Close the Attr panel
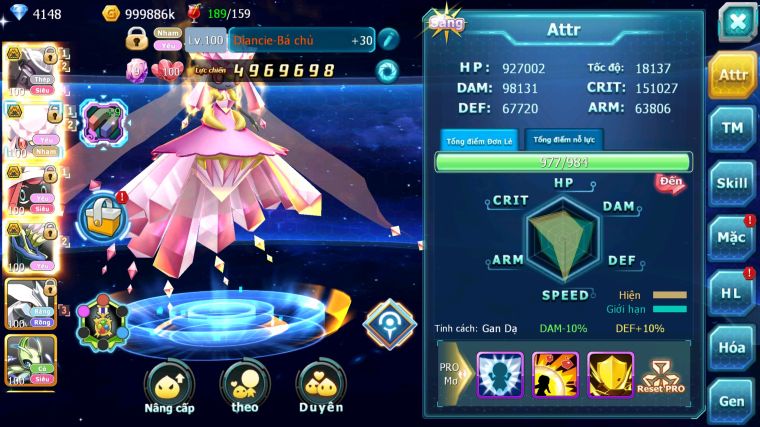 pos(736,22)
